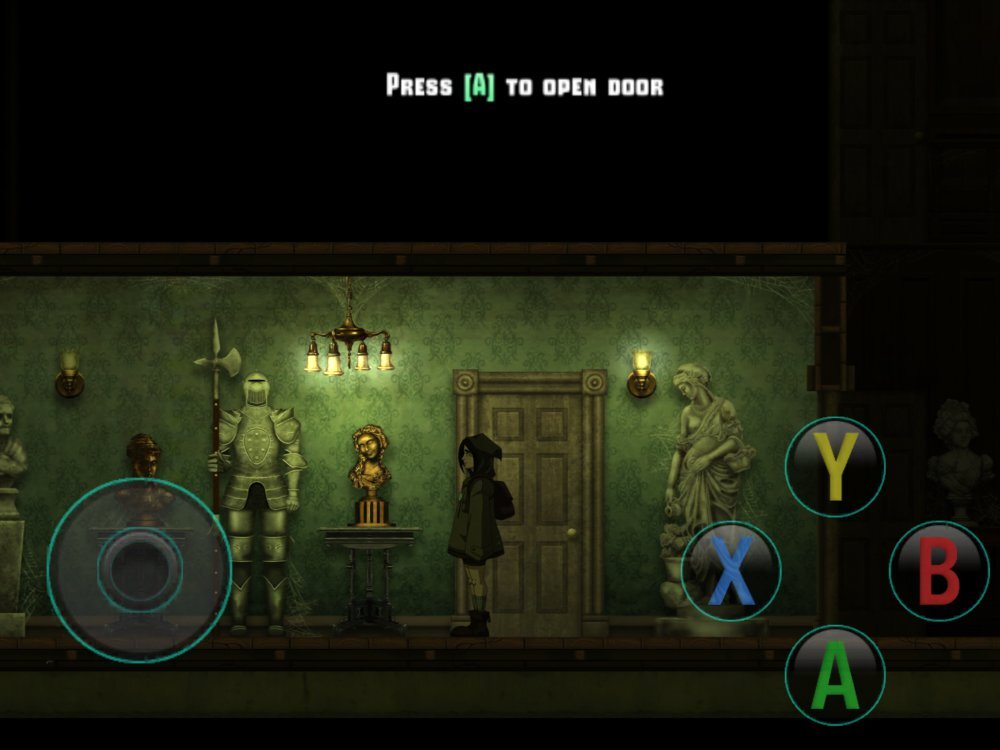This screenshot has height=750, width=1000.
Task: Tap the yellow Y touch button
Action: coord(834,467)
